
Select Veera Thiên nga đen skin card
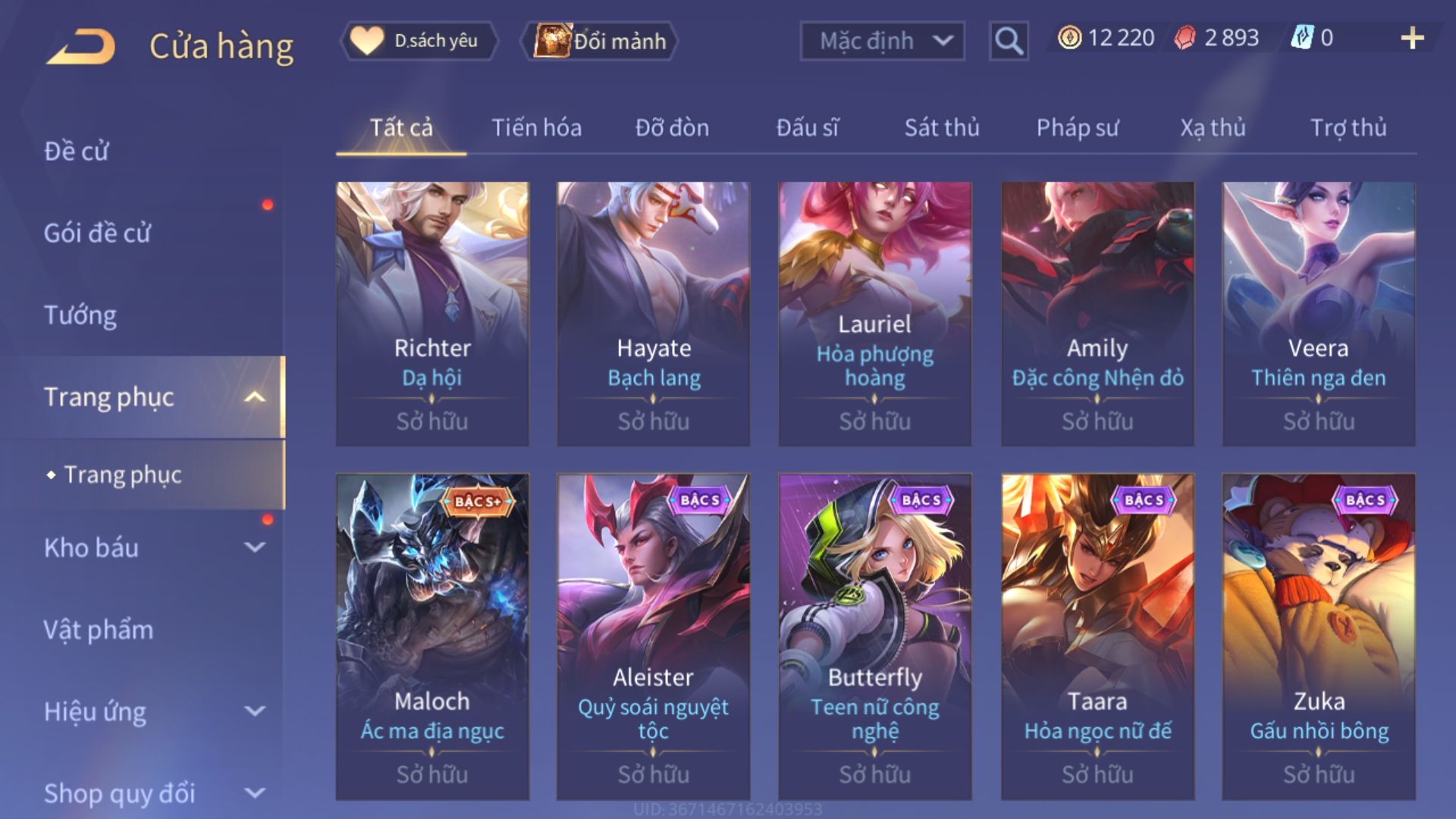coord(1318,313)
